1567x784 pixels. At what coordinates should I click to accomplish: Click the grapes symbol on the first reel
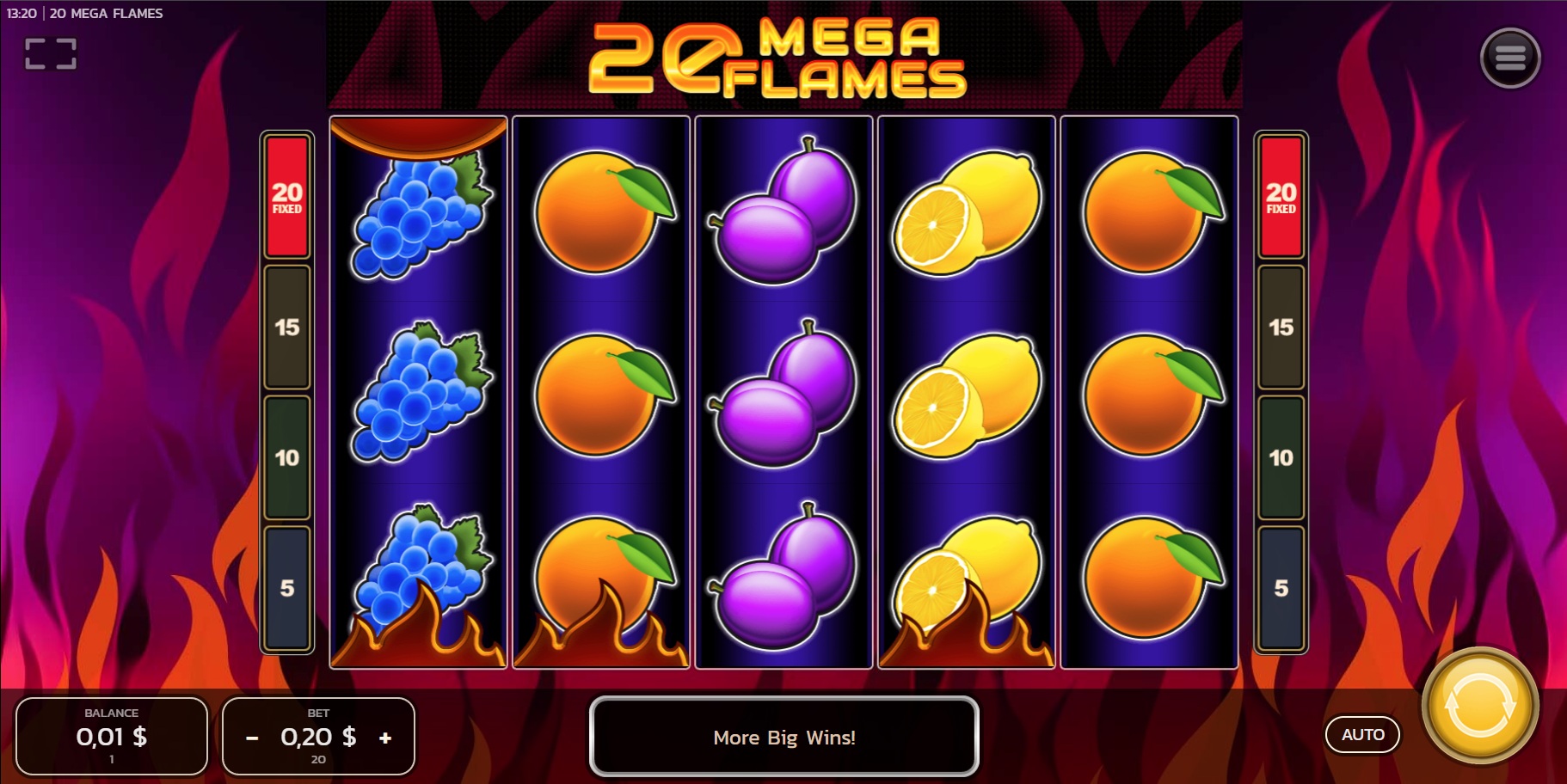415,395
